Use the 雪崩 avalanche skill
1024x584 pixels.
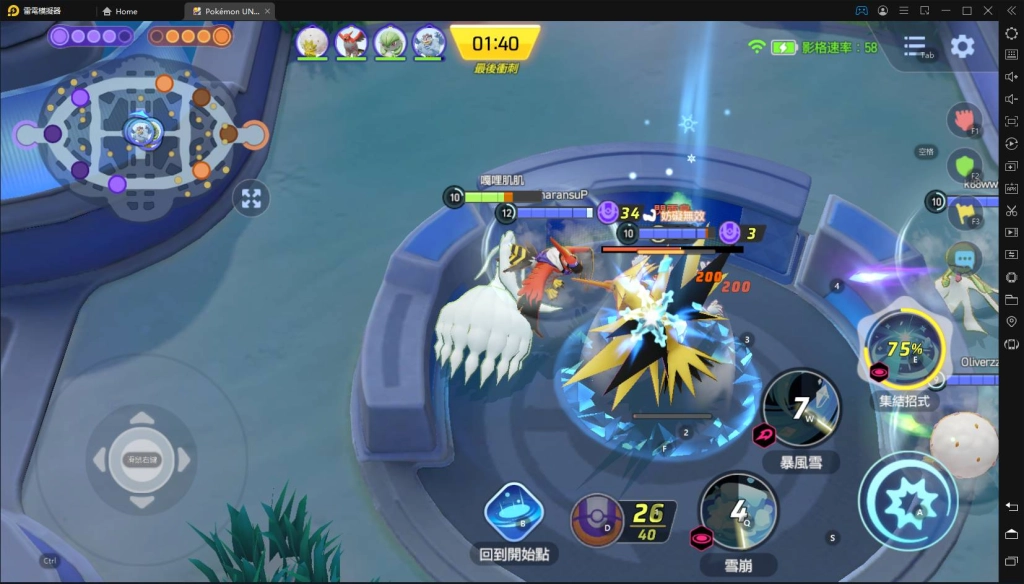[738, 511]
